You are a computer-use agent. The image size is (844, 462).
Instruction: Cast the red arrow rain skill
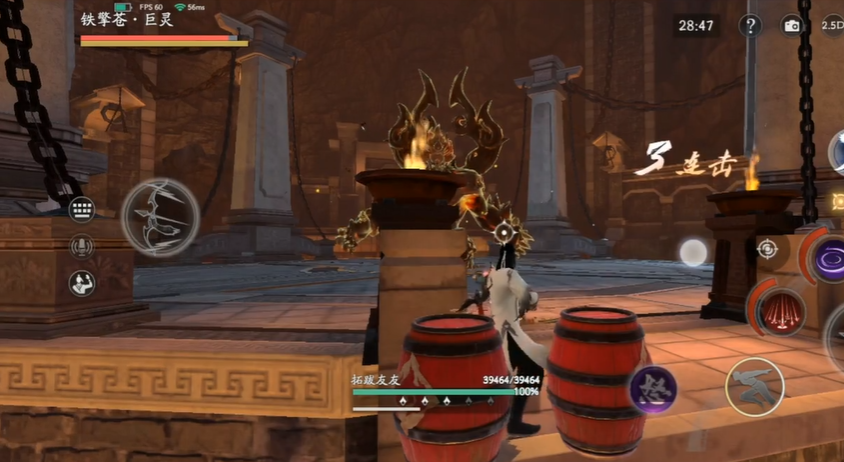(x=781, y=310)
